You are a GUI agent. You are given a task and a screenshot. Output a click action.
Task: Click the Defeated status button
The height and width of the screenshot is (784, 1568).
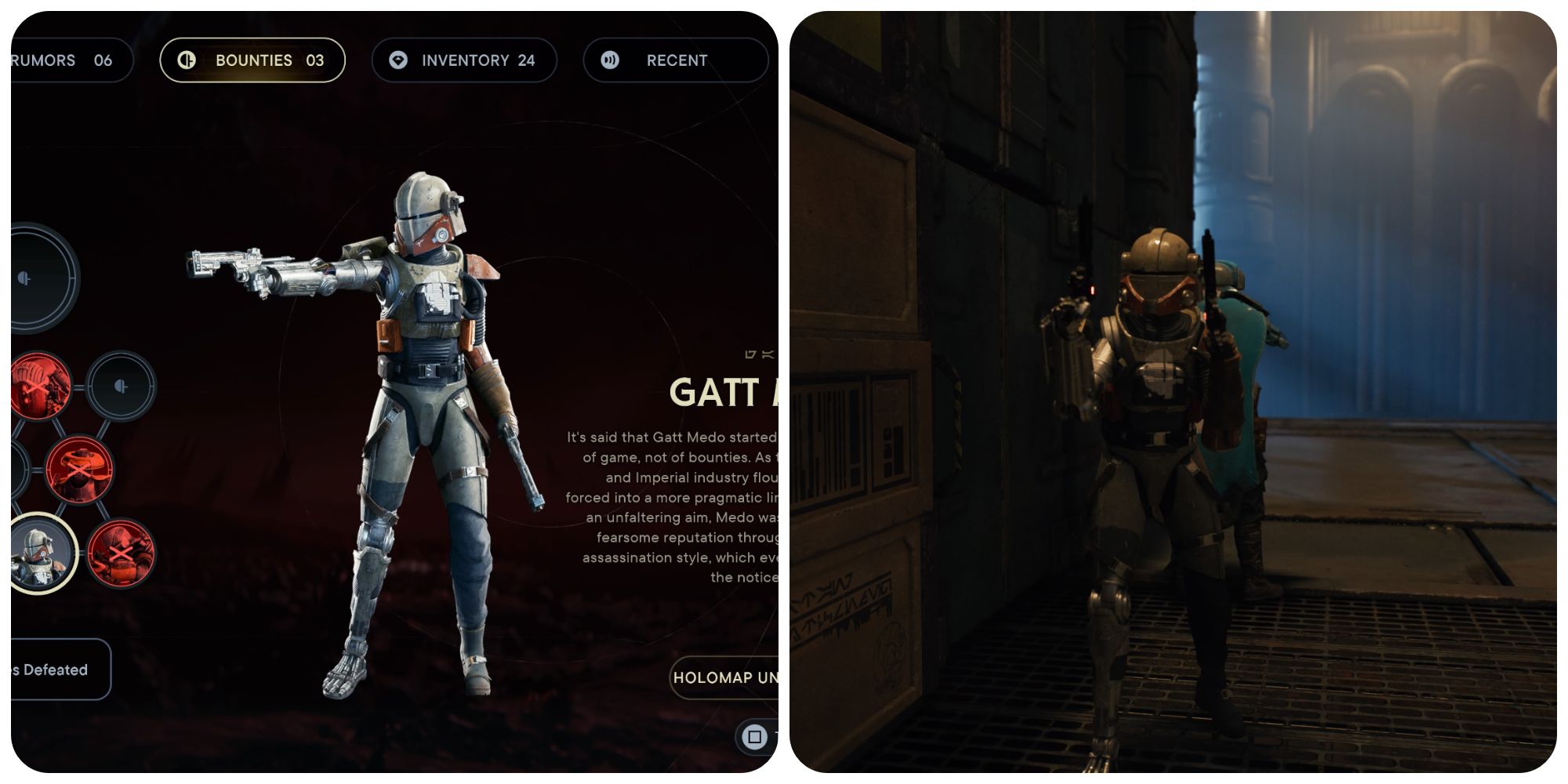[x=56, y=670]
